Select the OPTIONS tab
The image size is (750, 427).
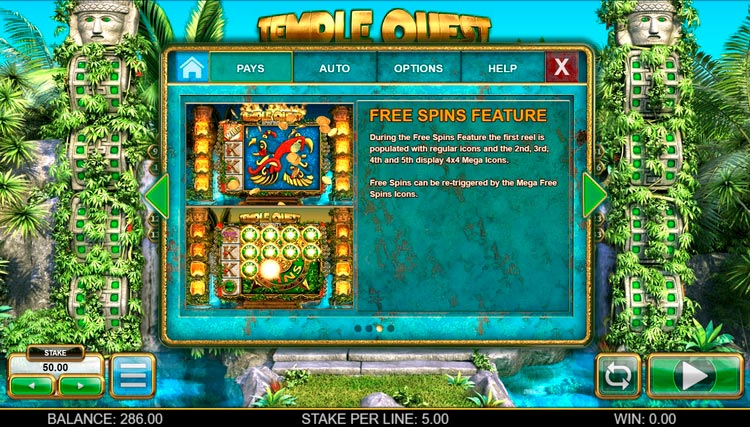pos(418,68)
